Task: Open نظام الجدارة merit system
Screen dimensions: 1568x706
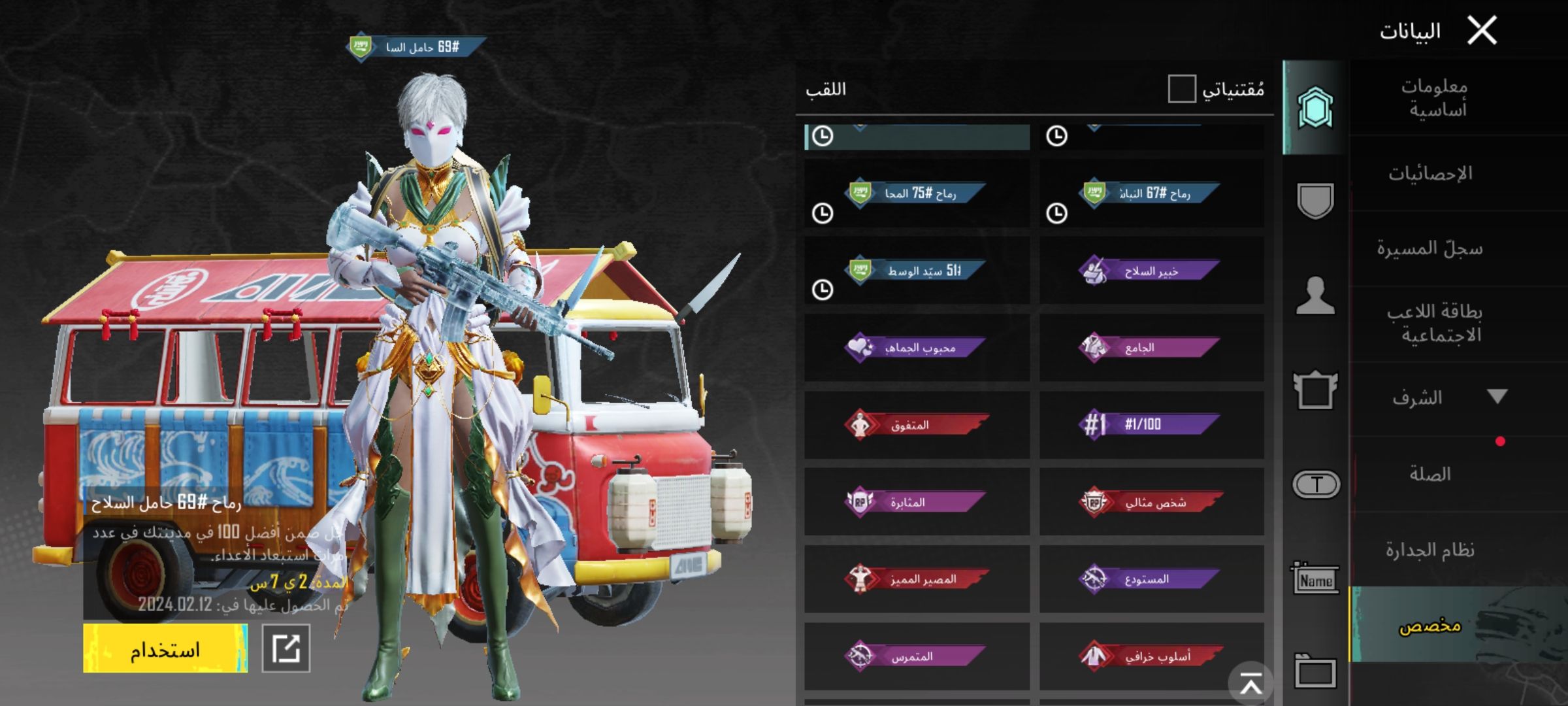Action: point(1430,550)
